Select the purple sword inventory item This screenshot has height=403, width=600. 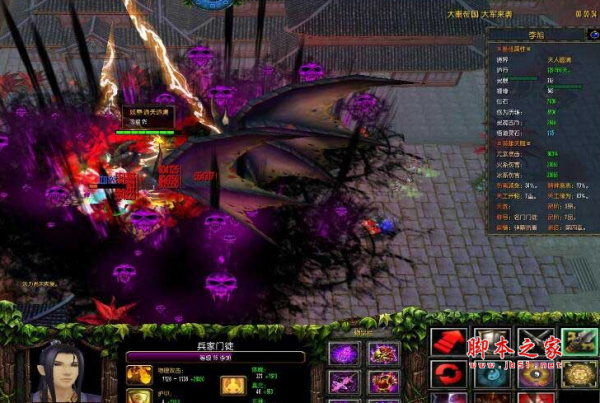pyautogui.click(x=345, y=381)
